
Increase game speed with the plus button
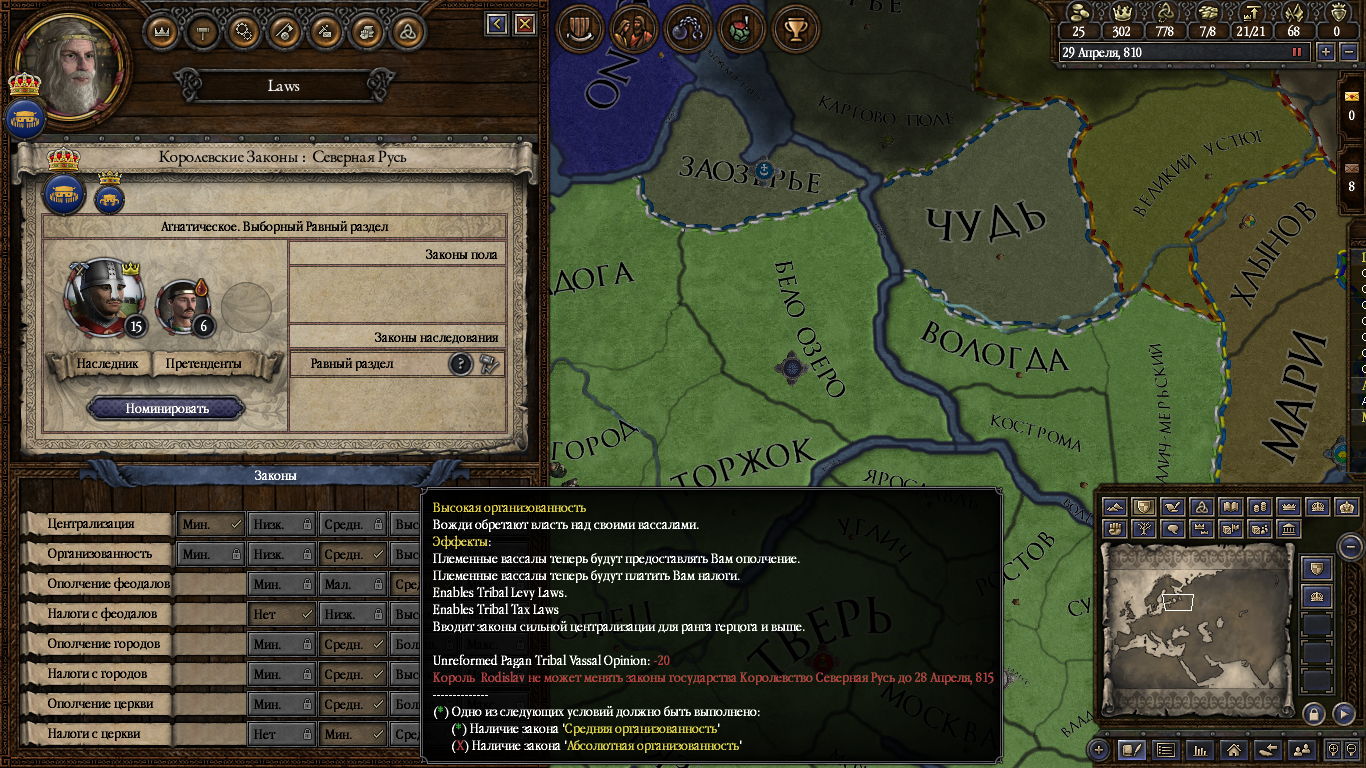[x=1326, y=52]
